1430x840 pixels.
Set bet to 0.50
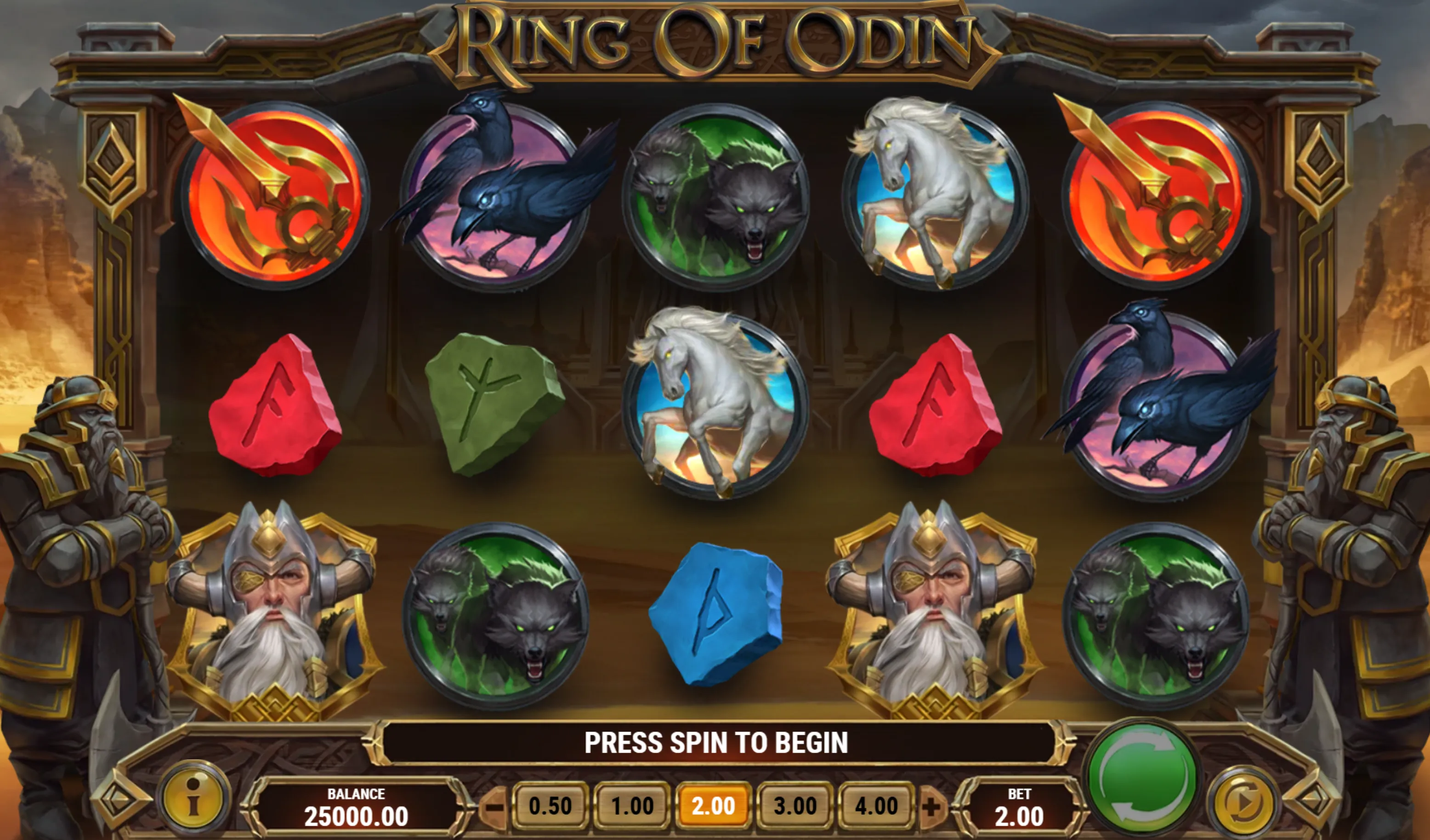click(x=550, y=806)
